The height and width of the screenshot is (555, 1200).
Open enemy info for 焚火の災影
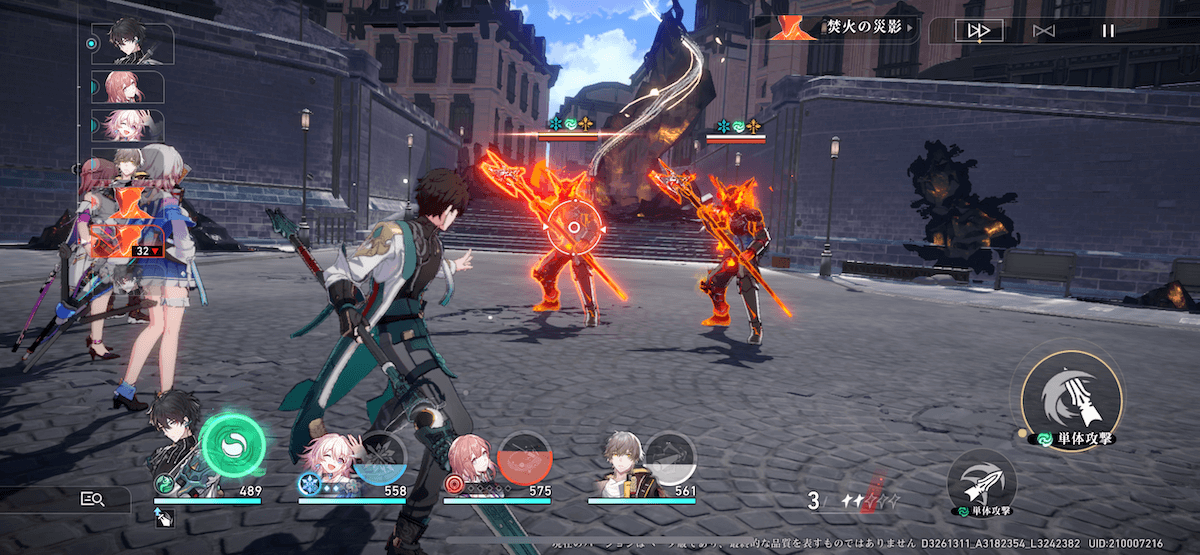(844, 28)
